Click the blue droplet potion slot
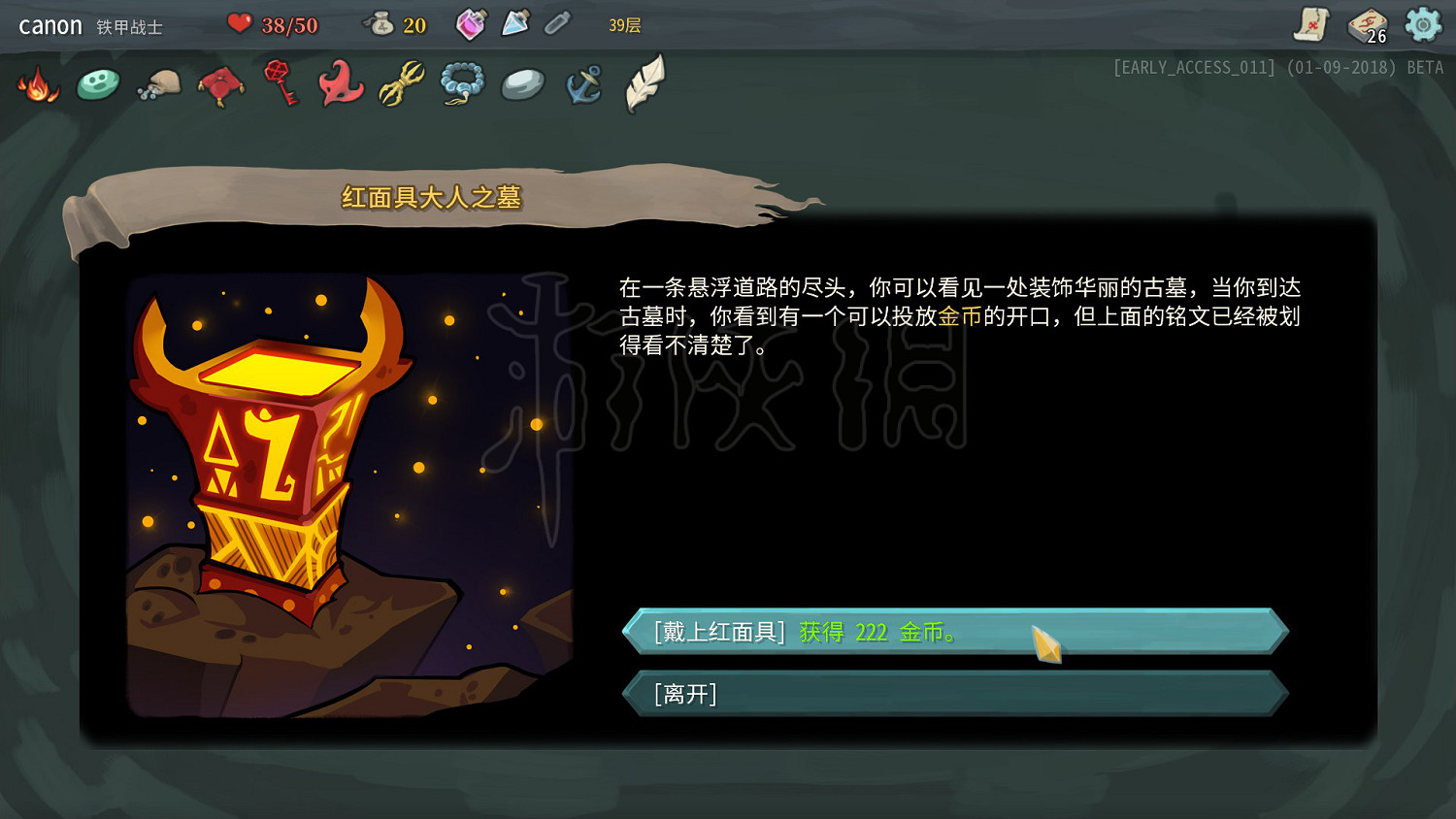This screenshot has height=819, width=1456. 516,23
